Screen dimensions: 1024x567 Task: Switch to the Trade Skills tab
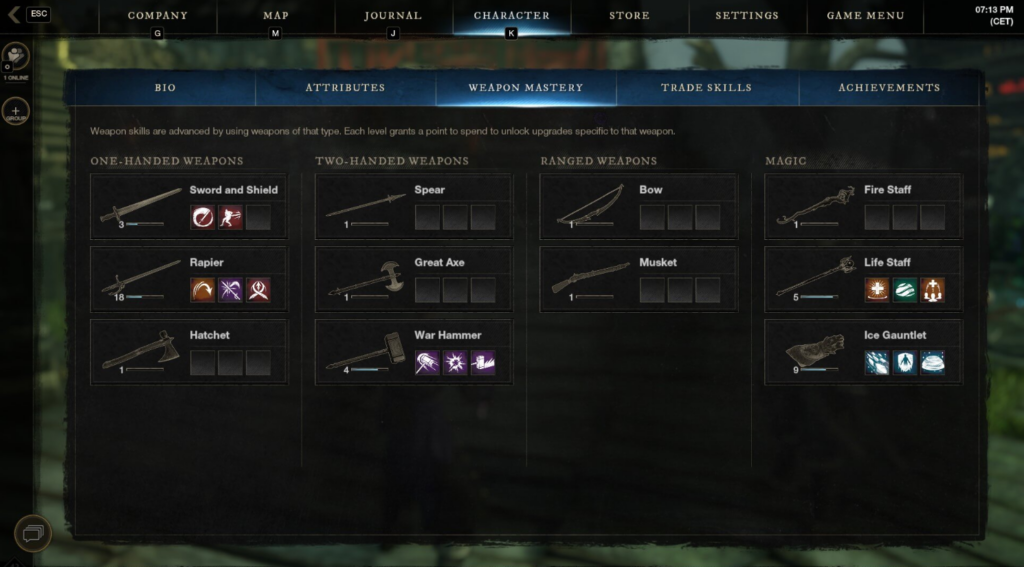[x=706, y=88]
